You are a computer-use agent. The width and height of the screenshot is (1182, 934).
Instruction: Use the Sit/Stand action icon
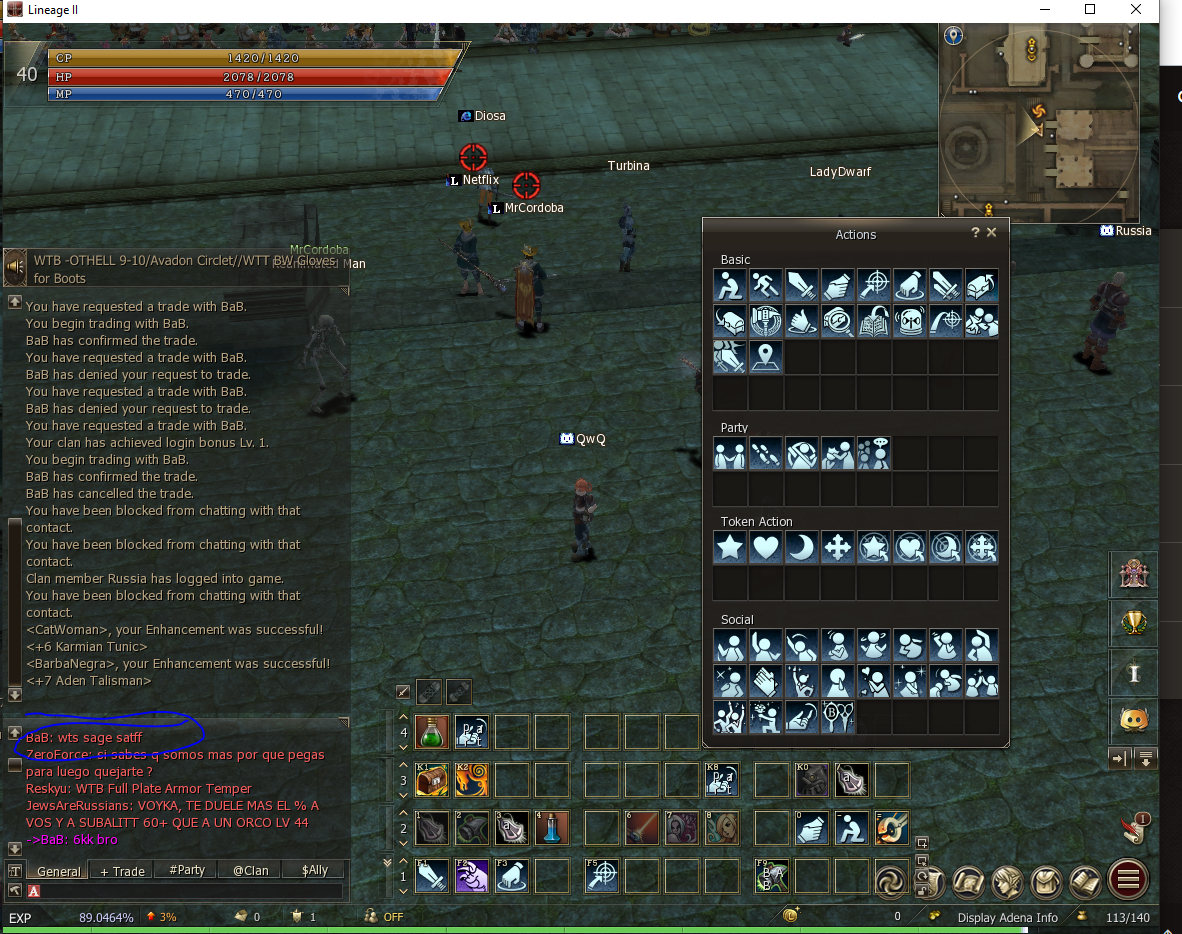(729, 286)
